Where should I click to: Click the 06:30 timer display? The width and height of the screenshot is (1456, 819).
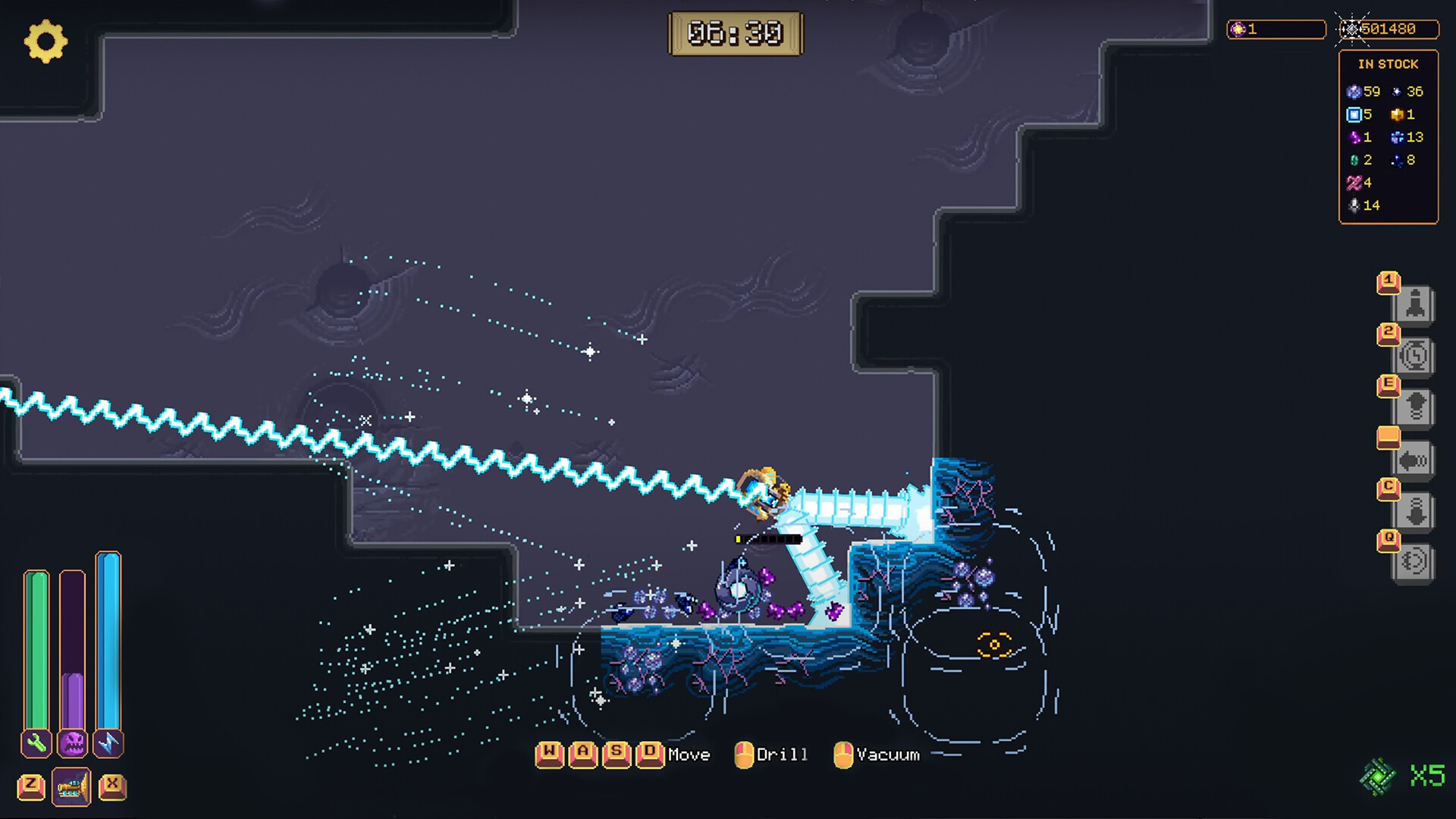coord(733,33)
